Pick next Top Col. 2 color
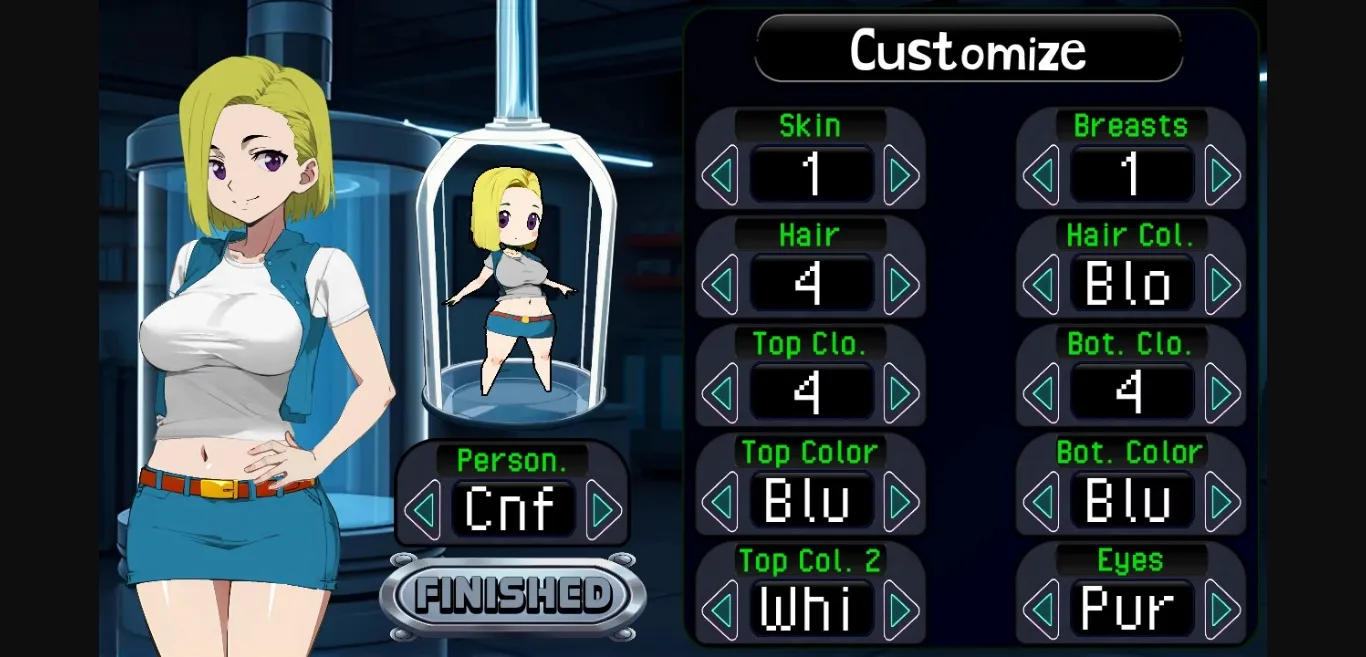This screenshot has width=1366, height=657. [x=901, y=609]
